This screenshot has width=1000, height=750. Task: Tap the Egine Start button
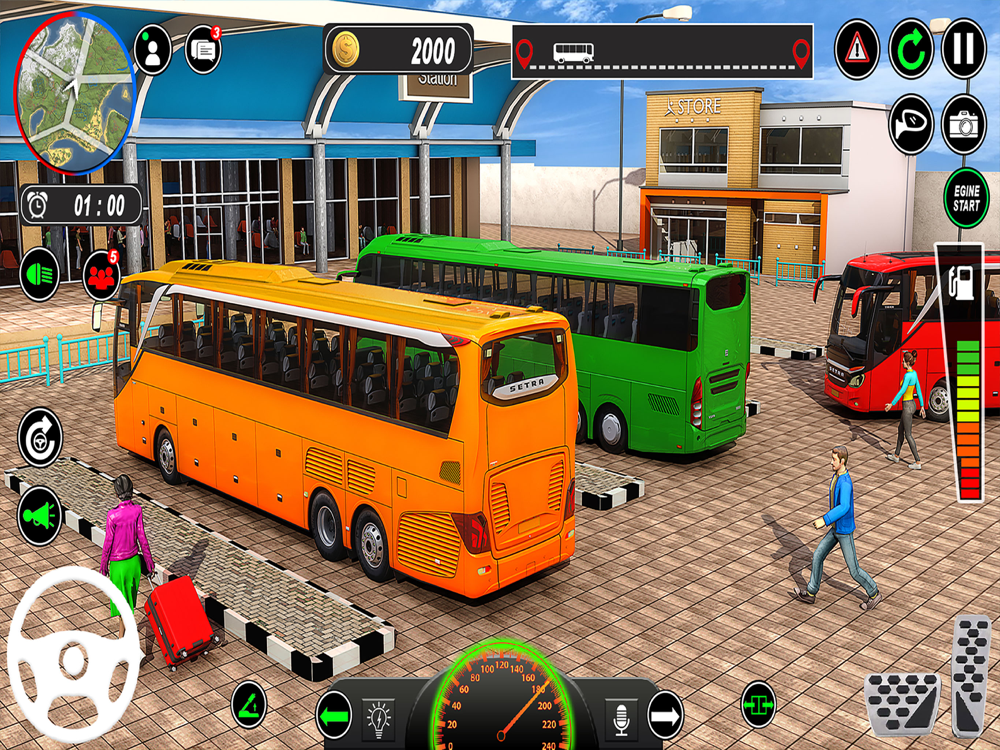click(966, 198)
